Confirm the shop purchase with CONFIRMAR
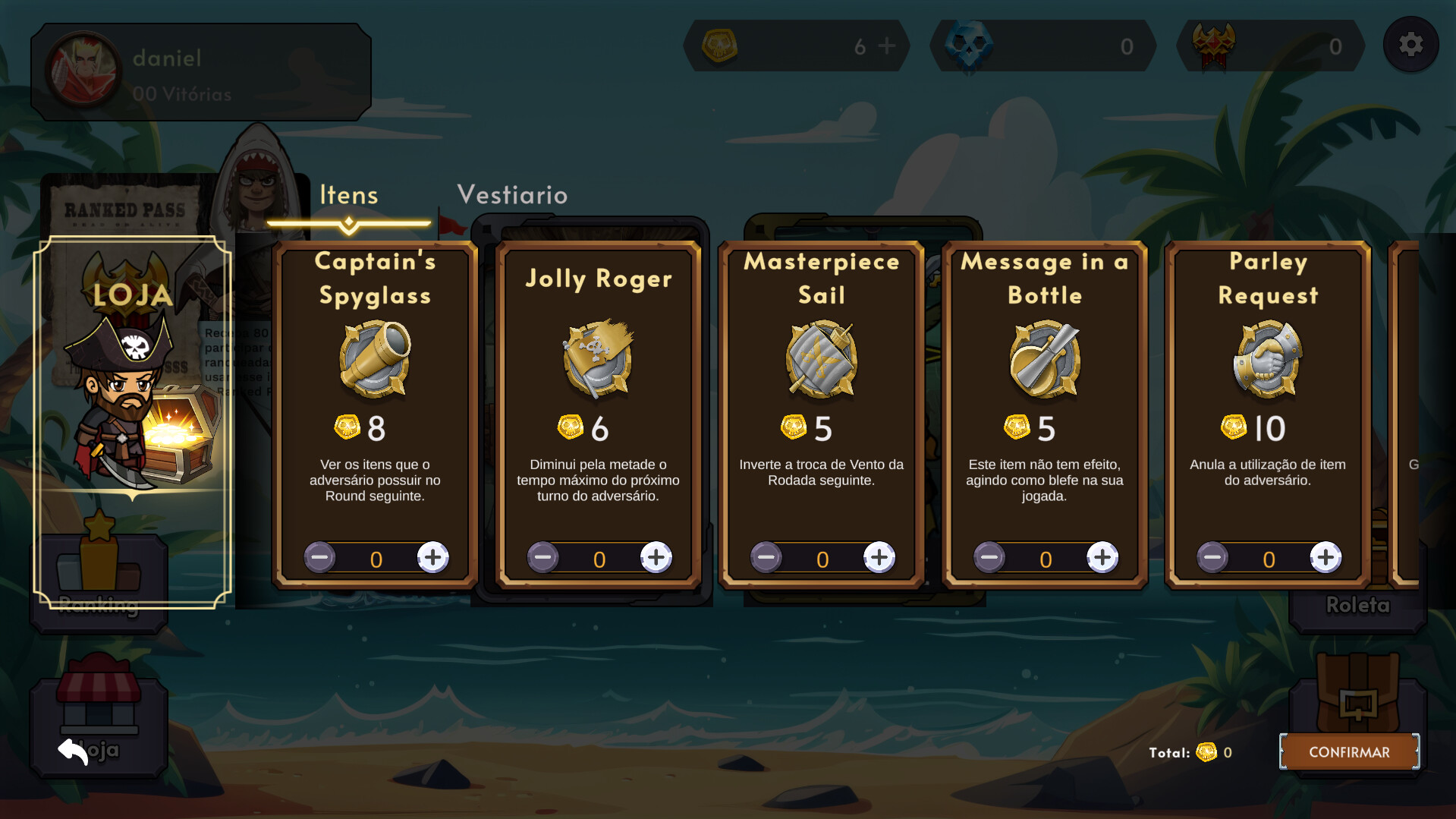The width and height of the screenshot is (1456, 819). point(1349,751)
